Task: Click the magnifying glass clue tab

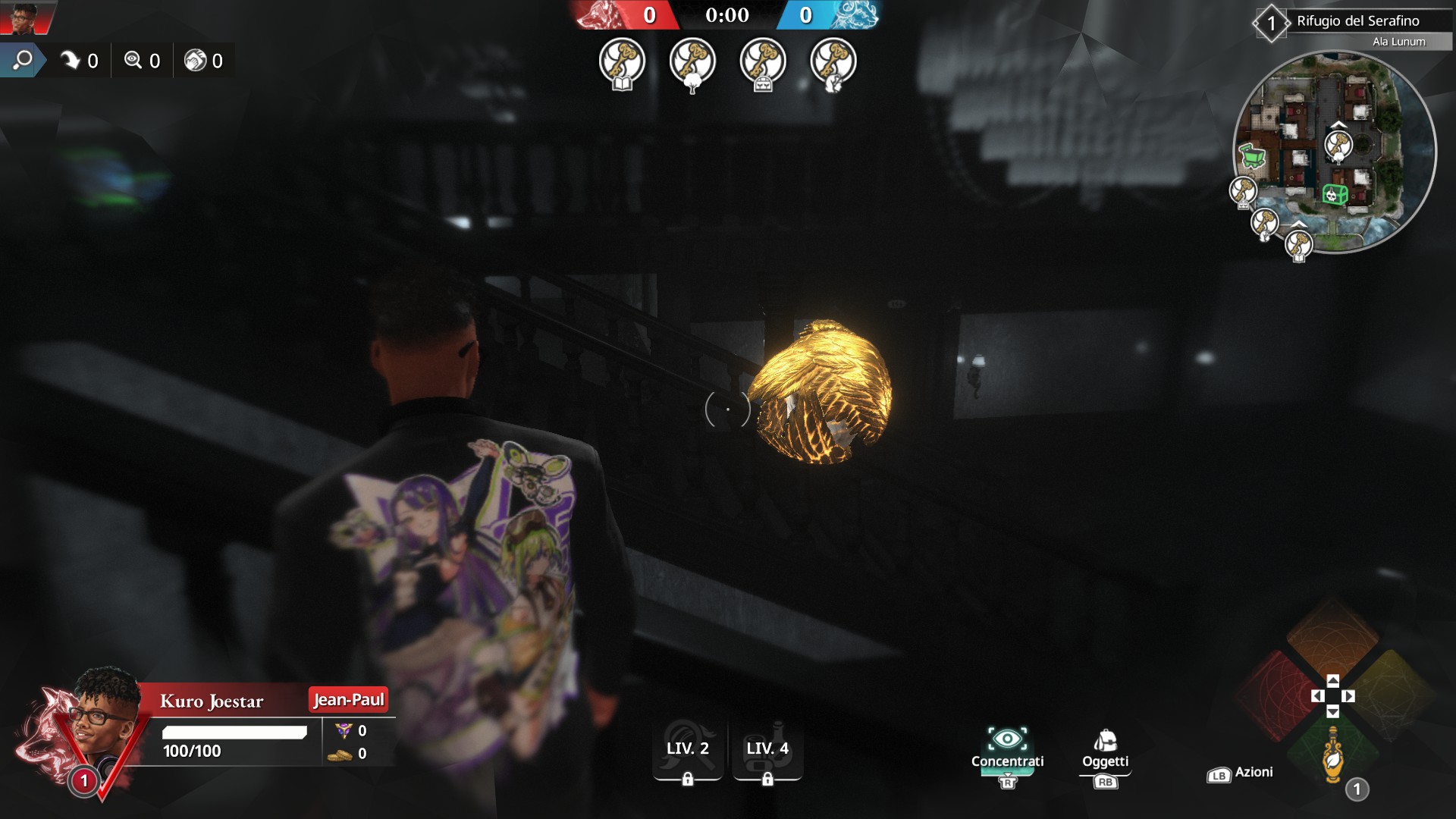Action: tap(23, 60)
